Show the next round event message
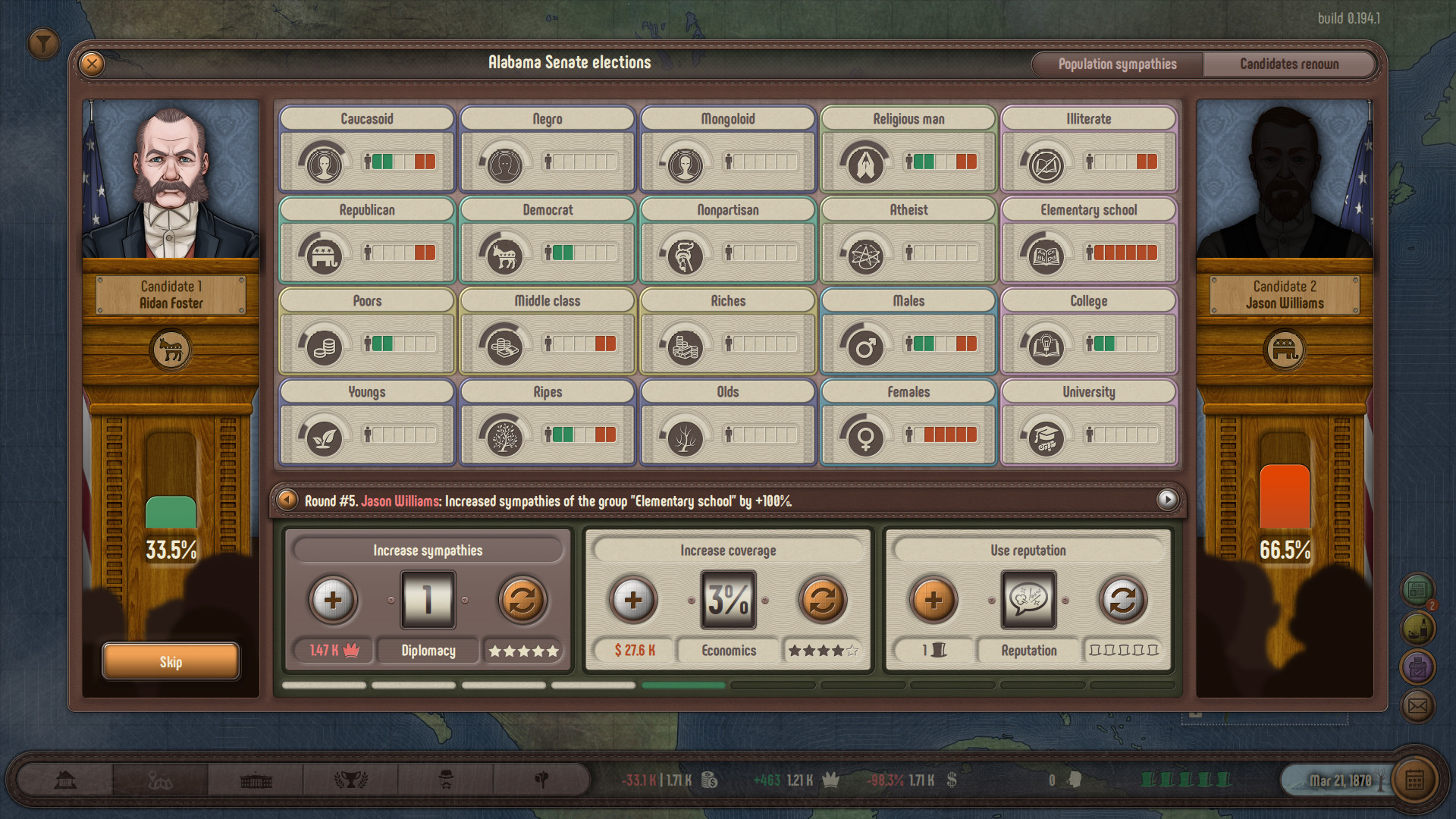 click(1166, 500)
